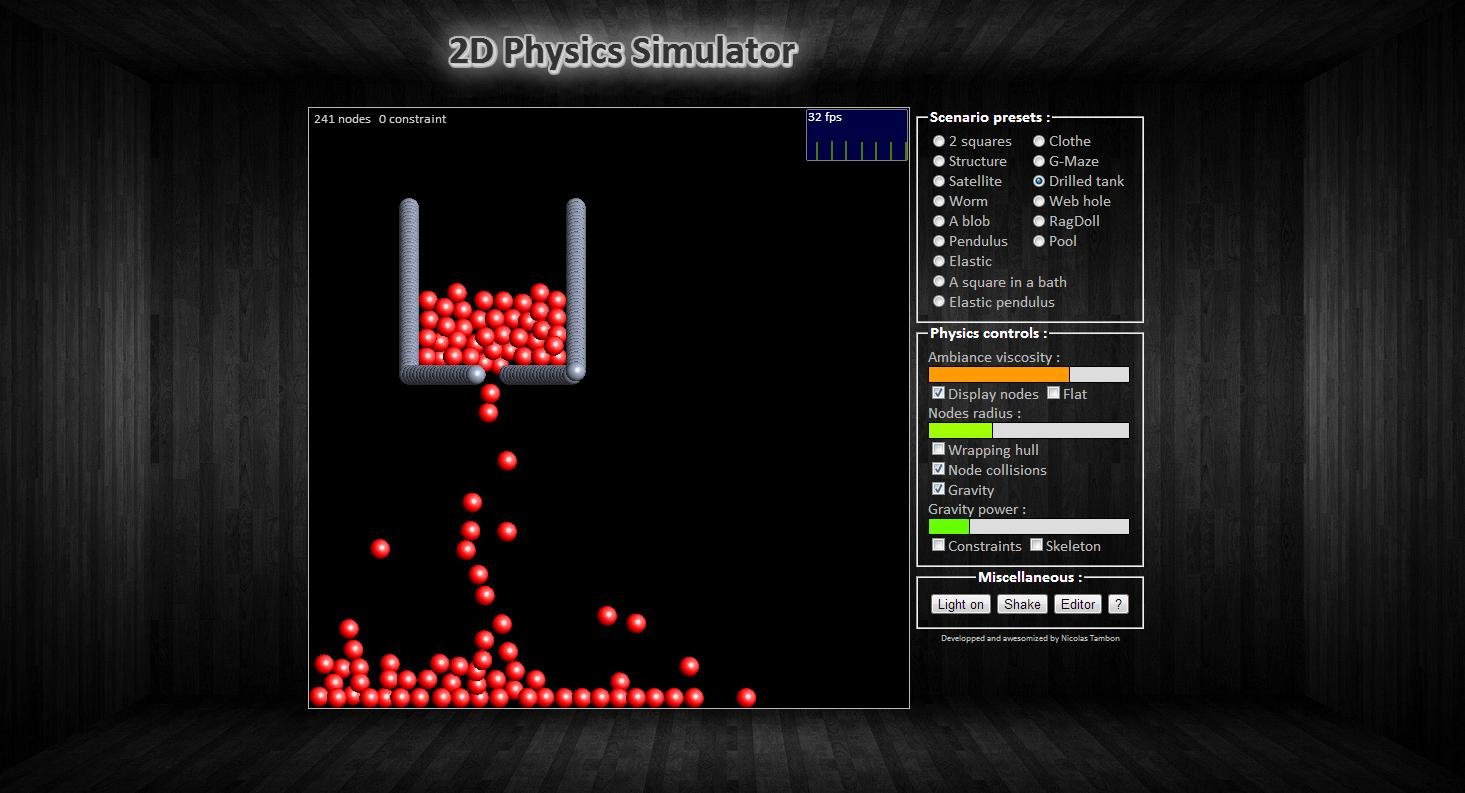
Task: Select the Elastic pendulus scenario
Action: [939, 301]
